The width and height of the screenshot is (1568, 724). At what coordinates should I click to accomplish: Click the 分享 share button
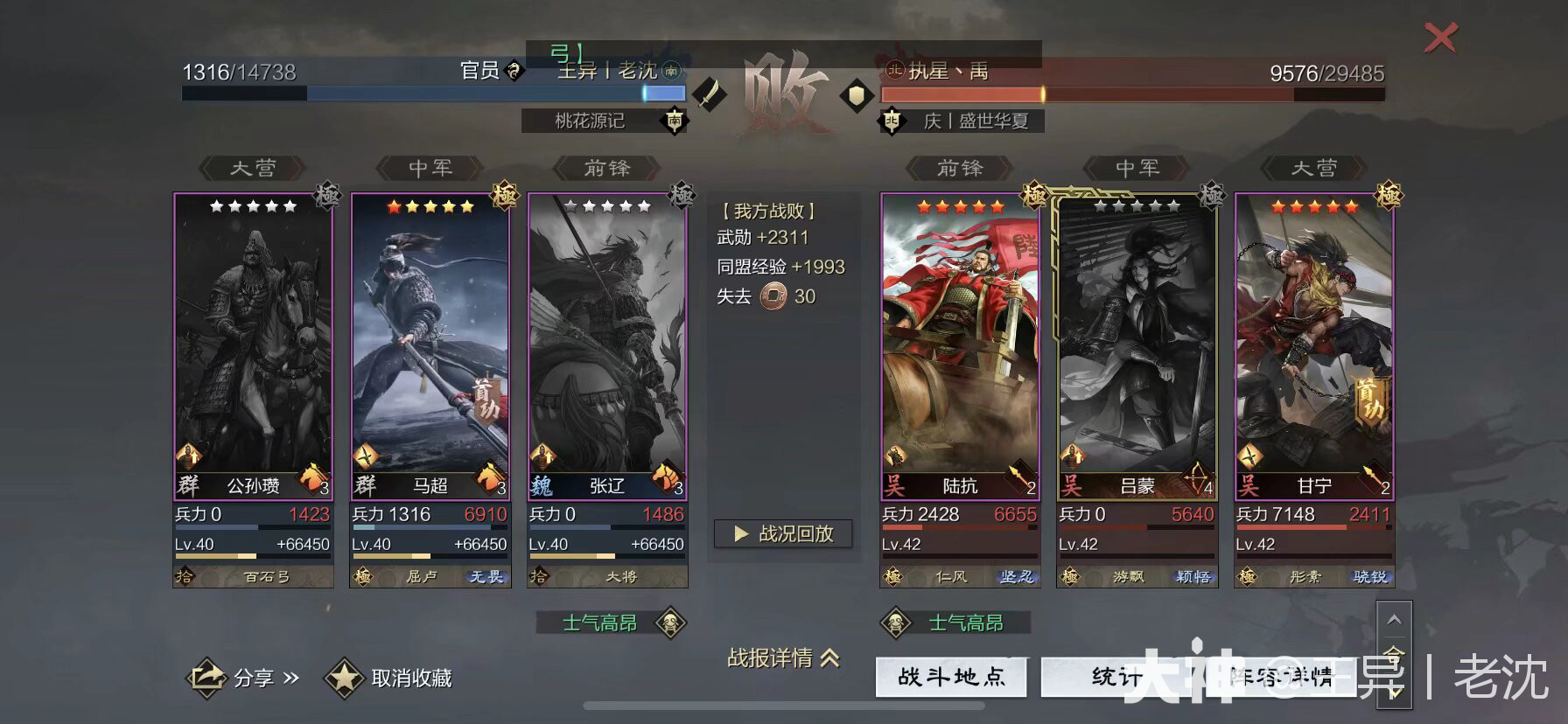point(241,677)
